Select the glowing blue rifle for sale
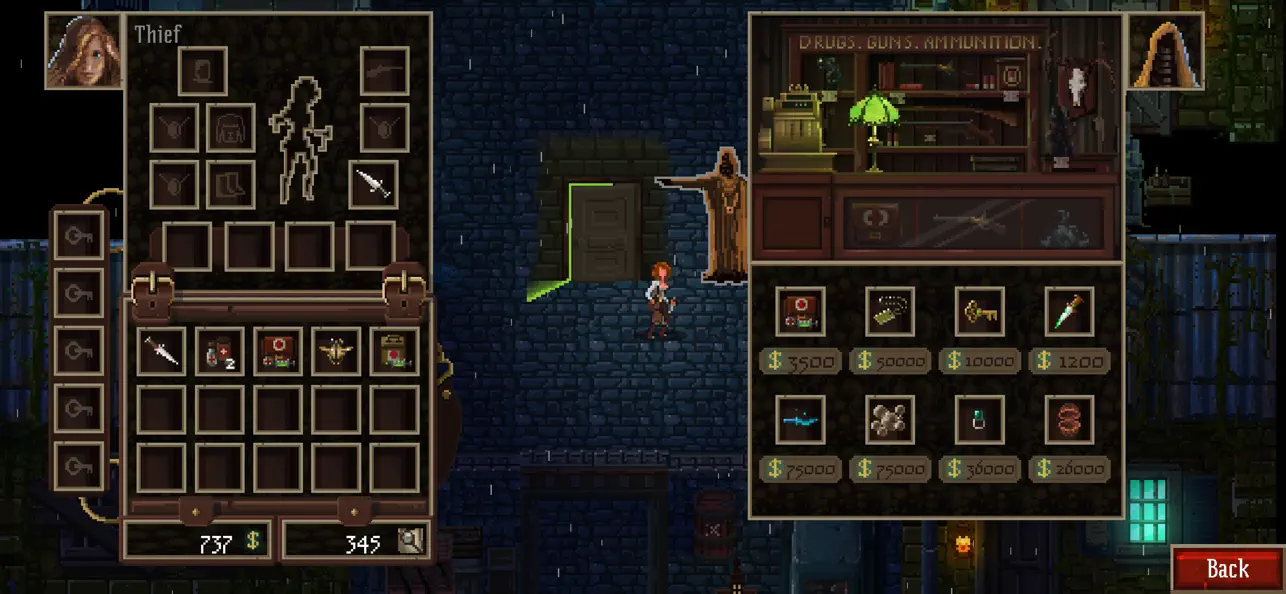The width and height of the screenshot is (1286, 594). 800,419
